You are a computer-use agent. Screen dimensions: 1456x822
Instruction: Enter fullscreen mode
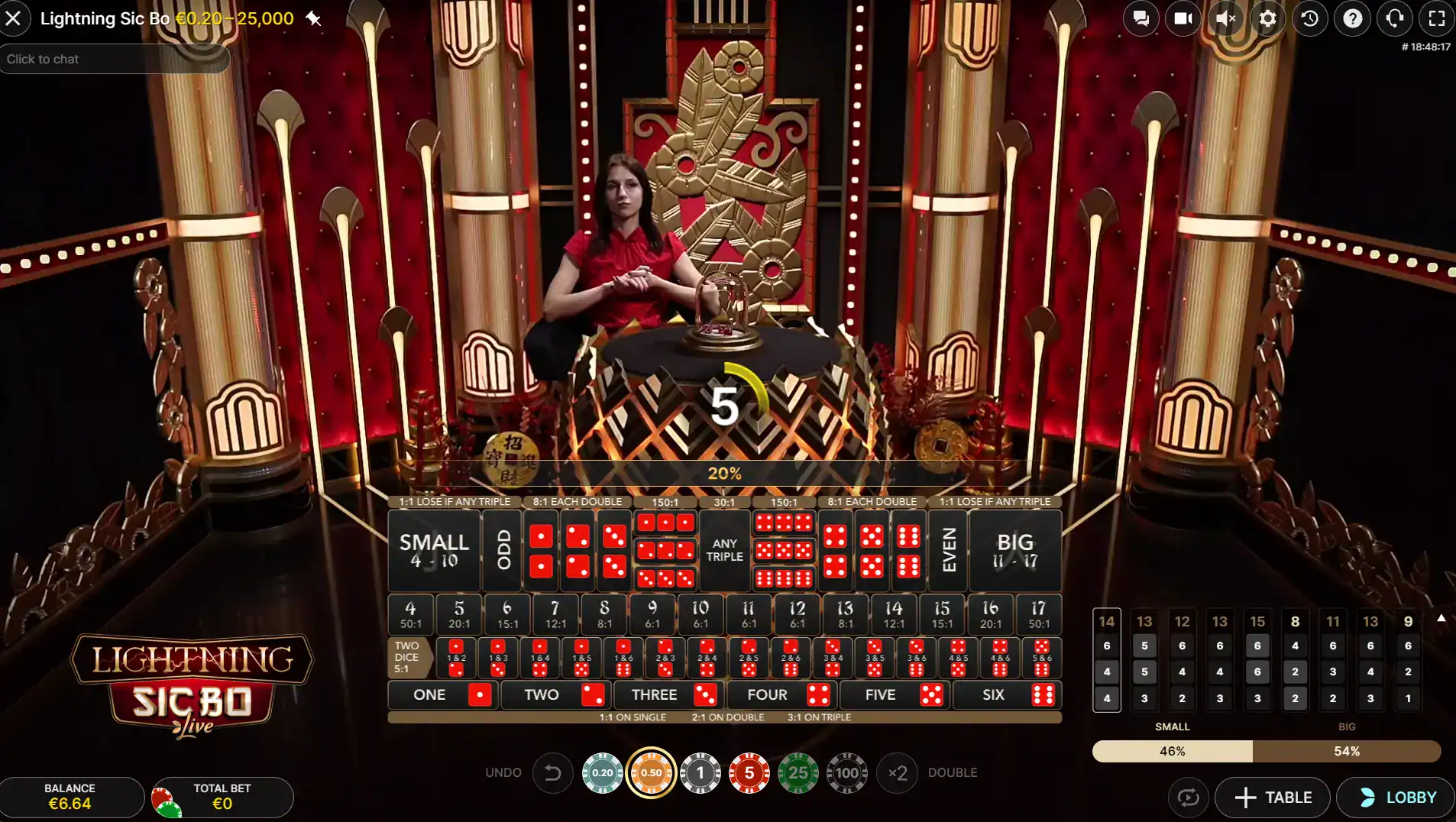coord(1438,18)
